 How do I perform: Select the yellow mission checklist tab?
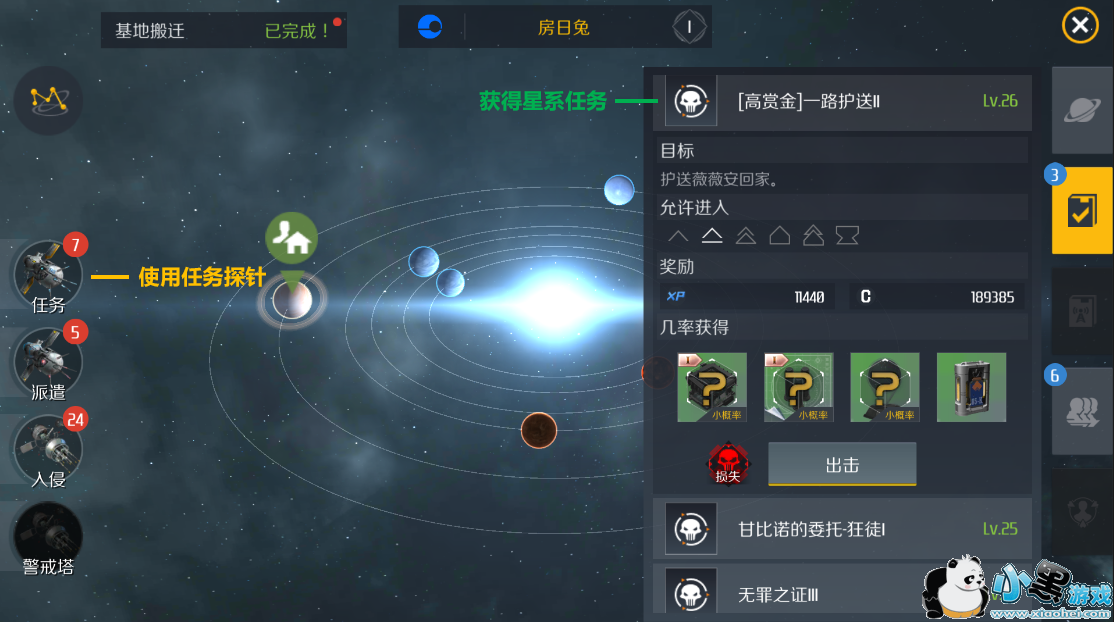click(1082, 210)
